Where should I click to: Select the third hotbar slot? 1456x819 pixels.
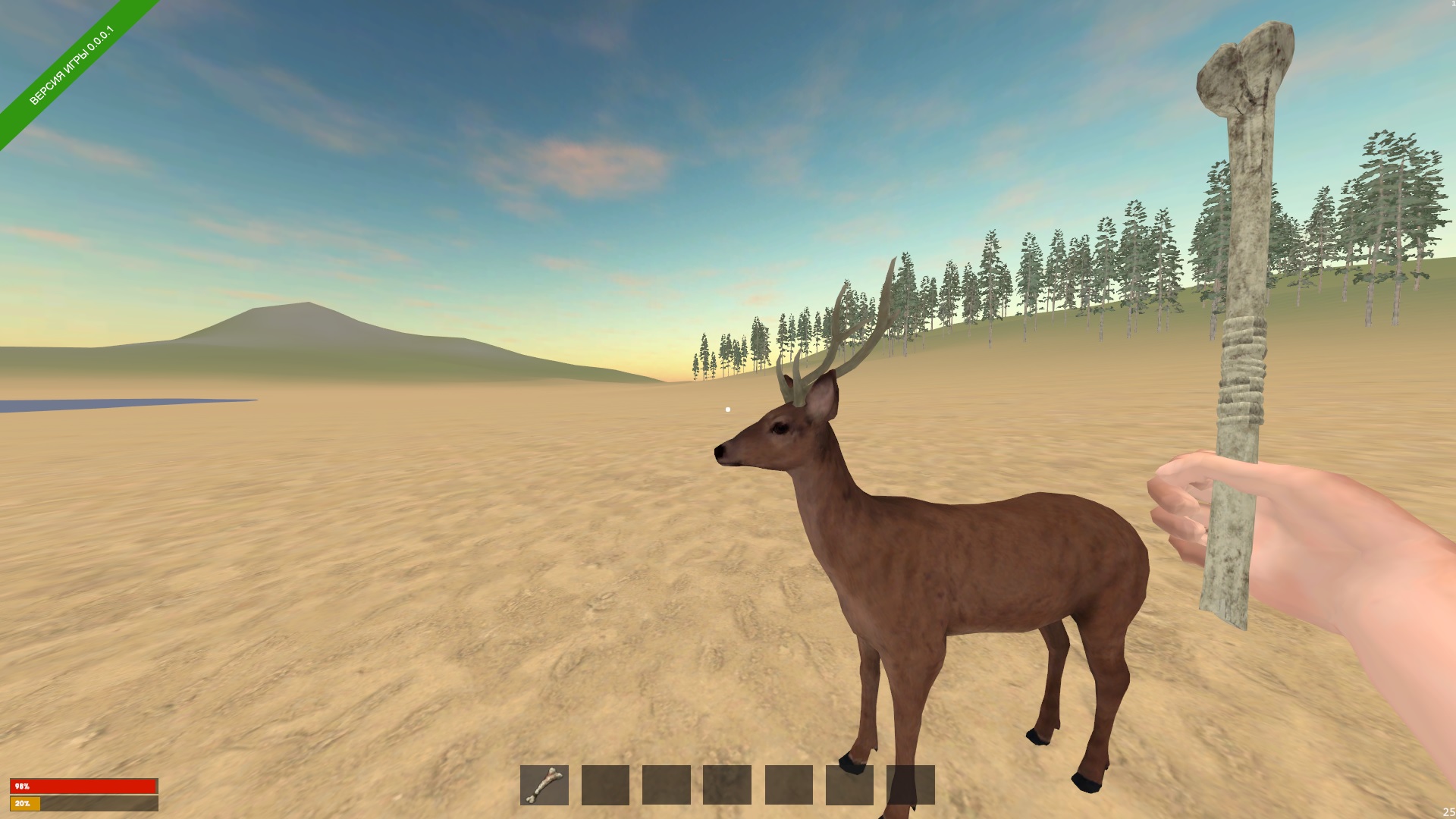[x=666, y=786]
